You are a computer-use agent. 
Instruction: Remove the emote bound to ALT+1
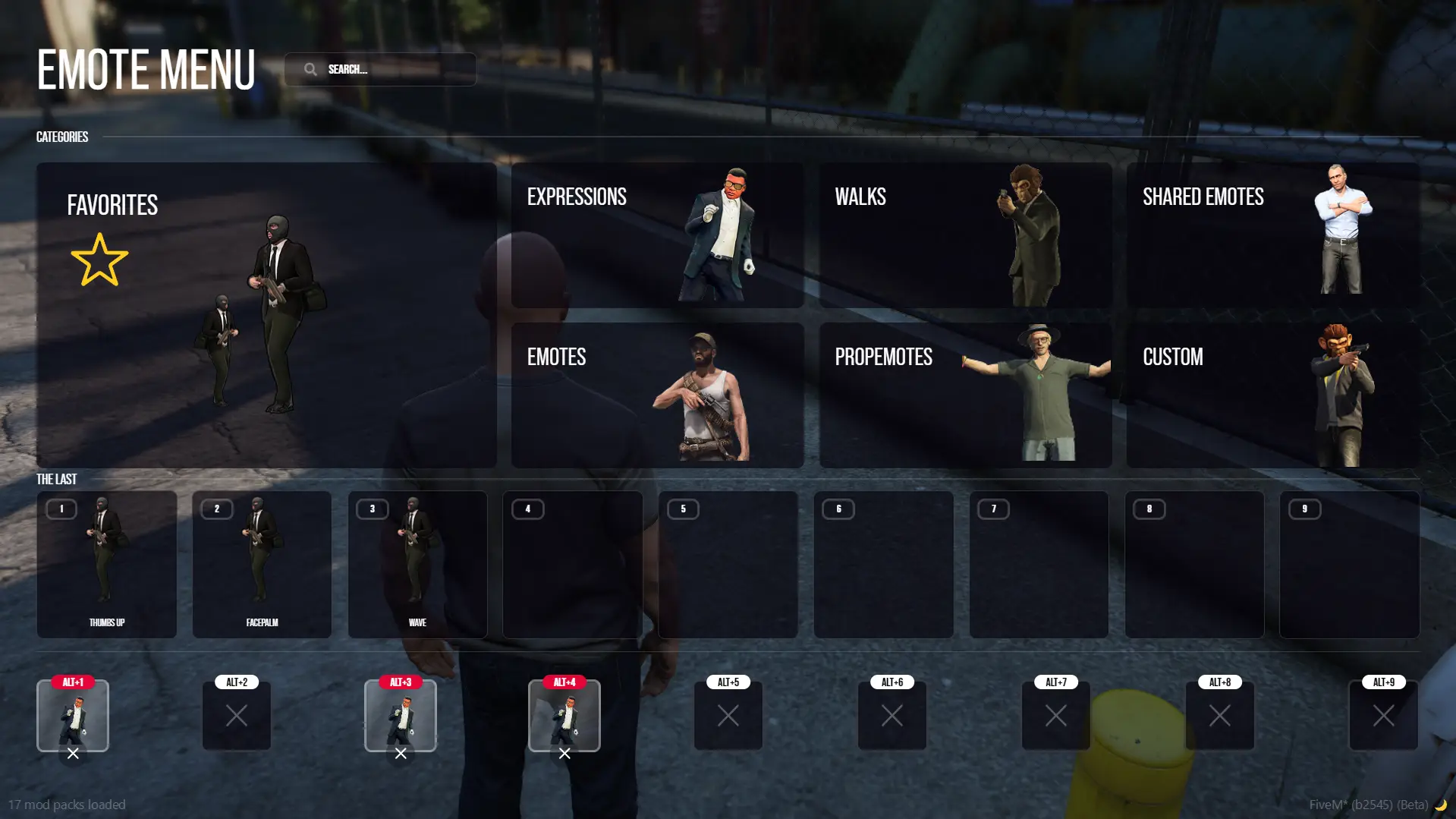pyautogui.click(x=73, y=754)
